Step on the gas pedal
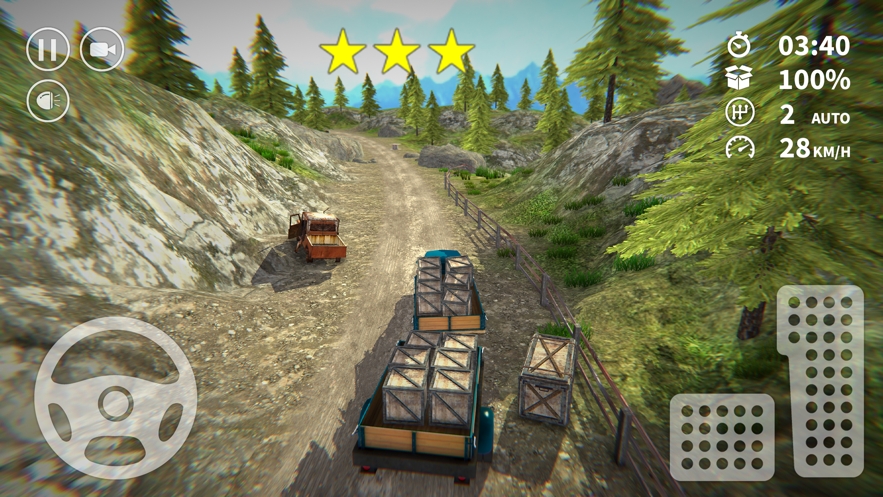 (820, 380)
